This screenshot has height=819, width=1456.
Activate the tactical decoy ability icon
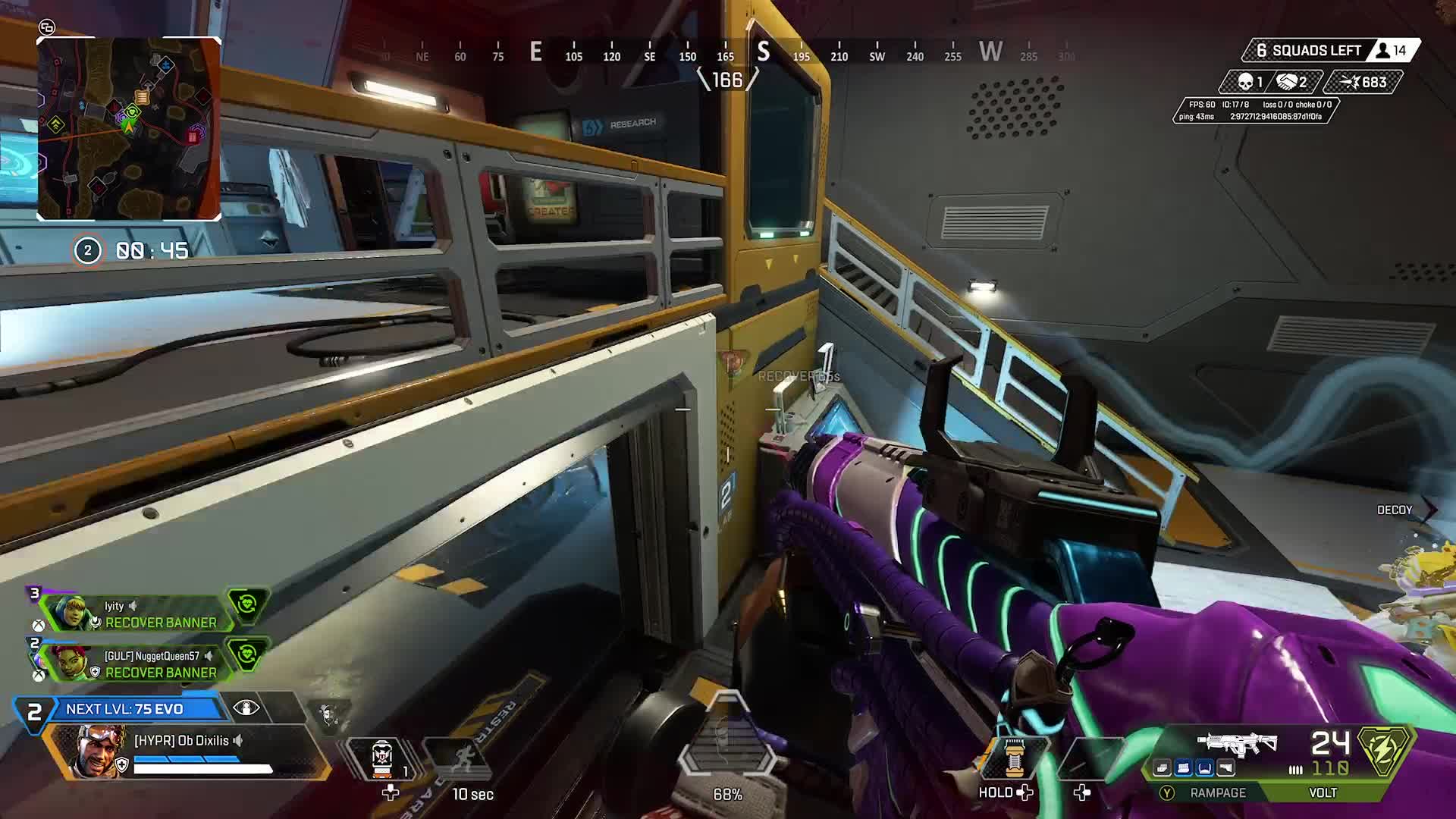point(457,758)
